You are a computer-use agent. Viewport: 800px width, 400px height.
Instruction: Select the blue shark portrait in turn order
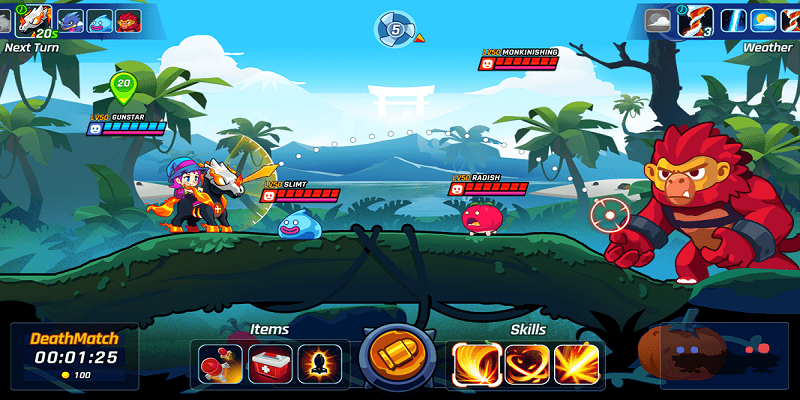(71, 20)
